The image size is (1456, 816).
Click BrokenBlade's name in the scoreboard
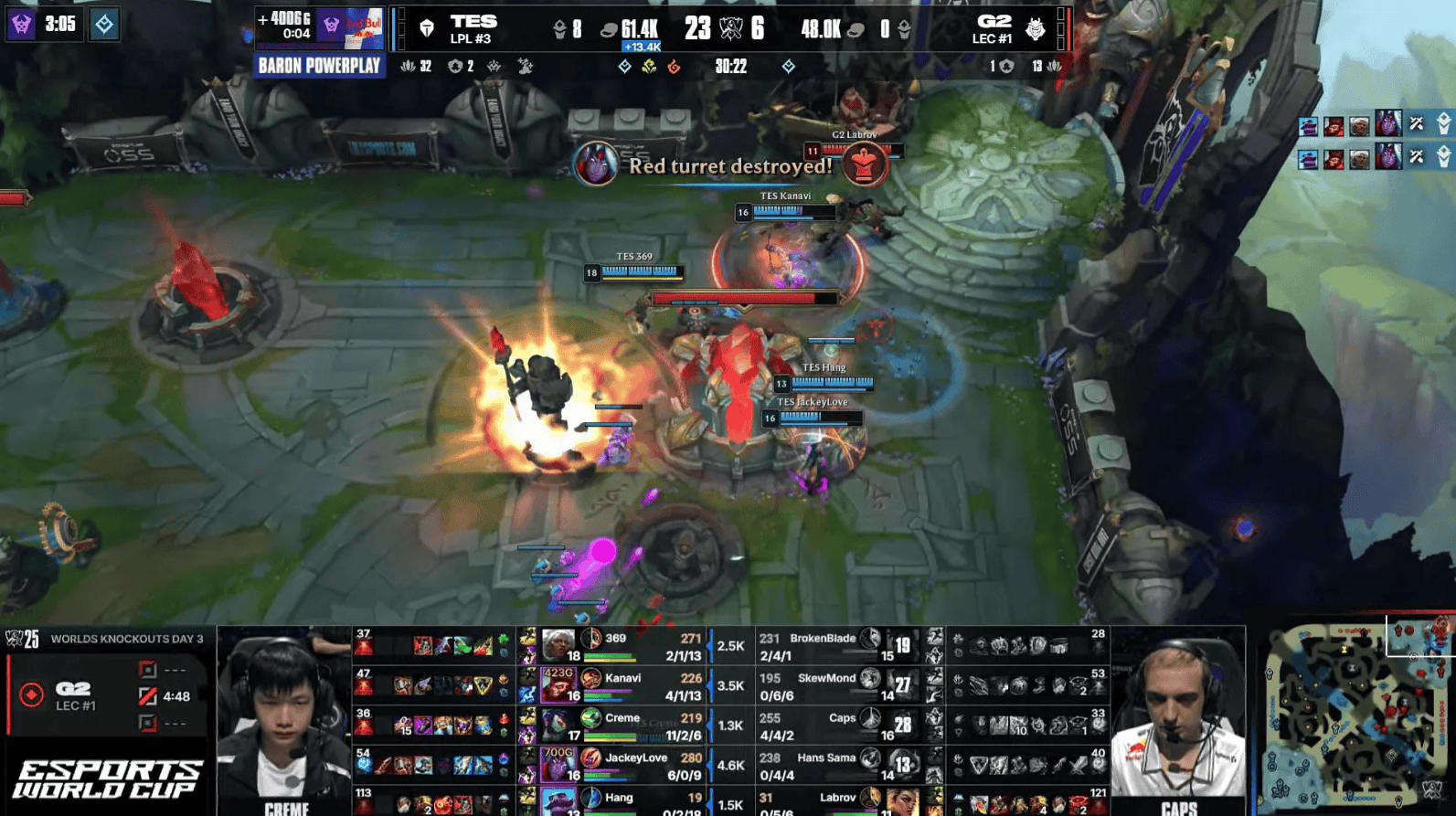click(x=823, y=639)
